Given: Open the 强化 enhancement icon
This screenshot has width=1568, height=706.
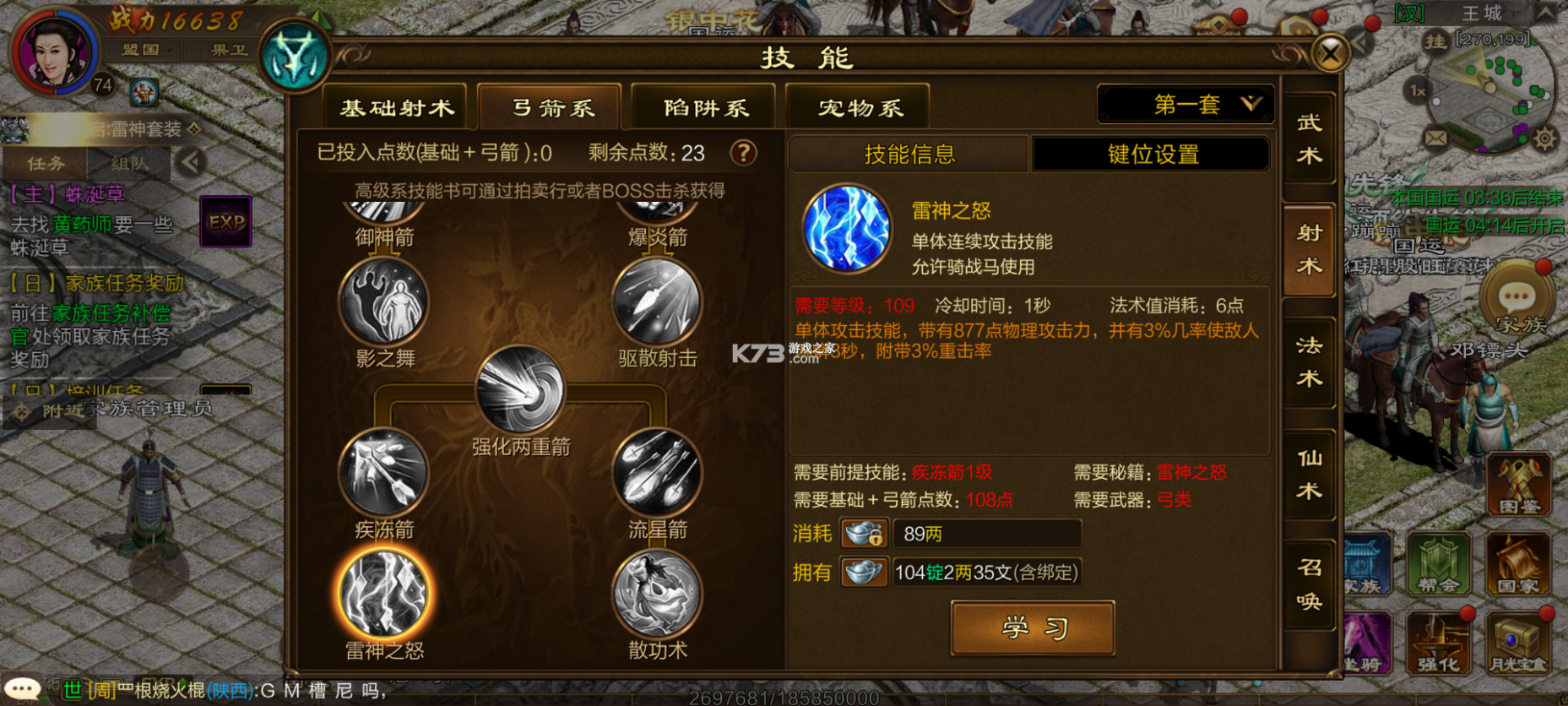Looking at the screenshot, I should coord(1439,644).
